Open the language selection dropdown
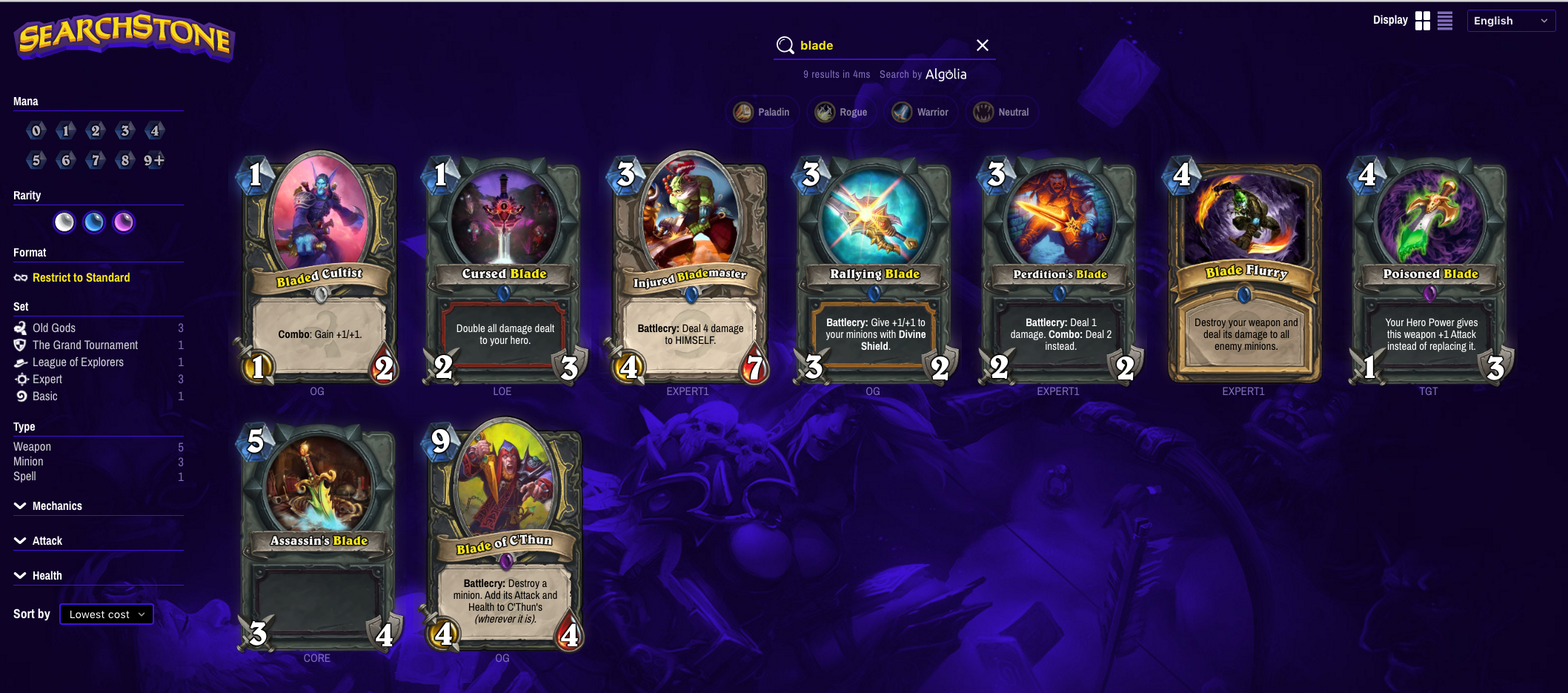 tap(1510, 20)
